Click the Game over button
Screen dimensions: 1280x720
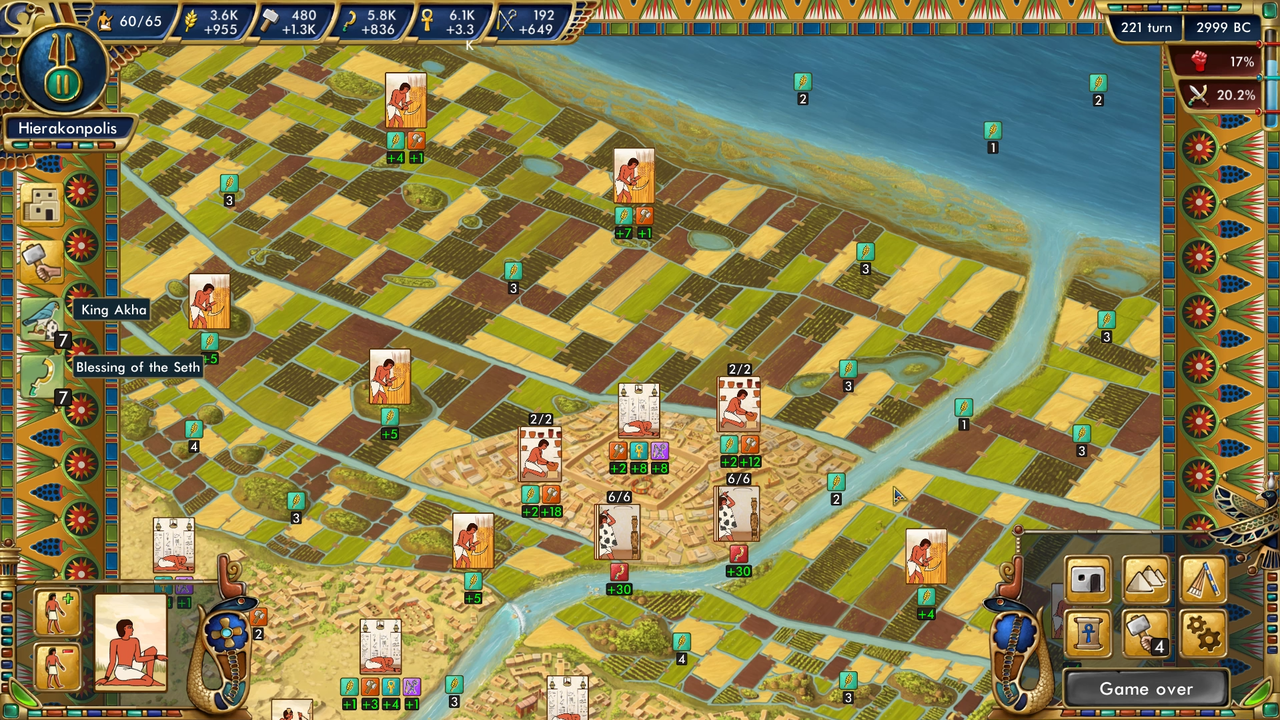point(1145,689)
